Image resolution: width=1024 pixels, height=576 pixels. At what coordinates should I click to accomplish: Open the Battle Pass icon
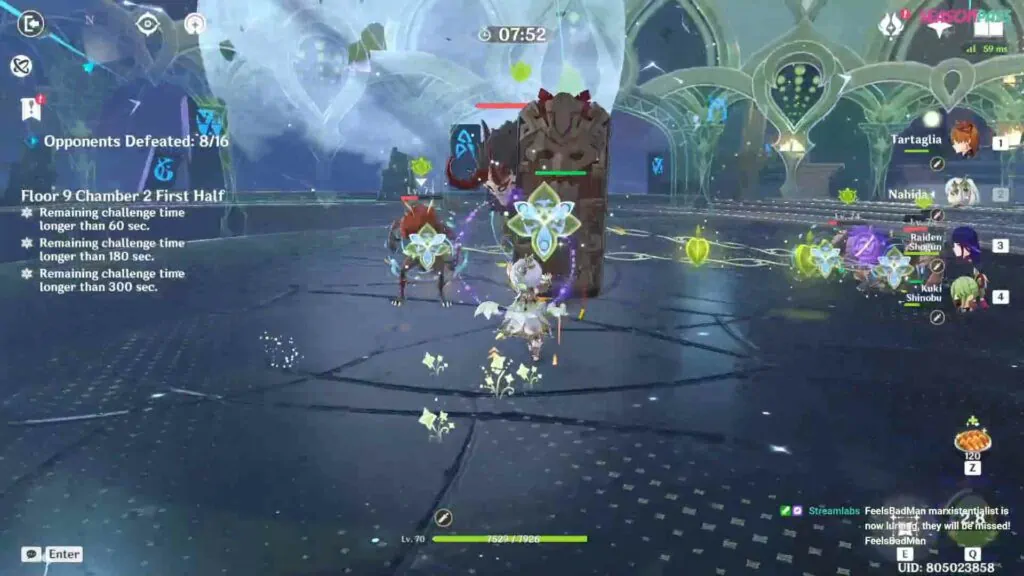(x=890, y=26)
